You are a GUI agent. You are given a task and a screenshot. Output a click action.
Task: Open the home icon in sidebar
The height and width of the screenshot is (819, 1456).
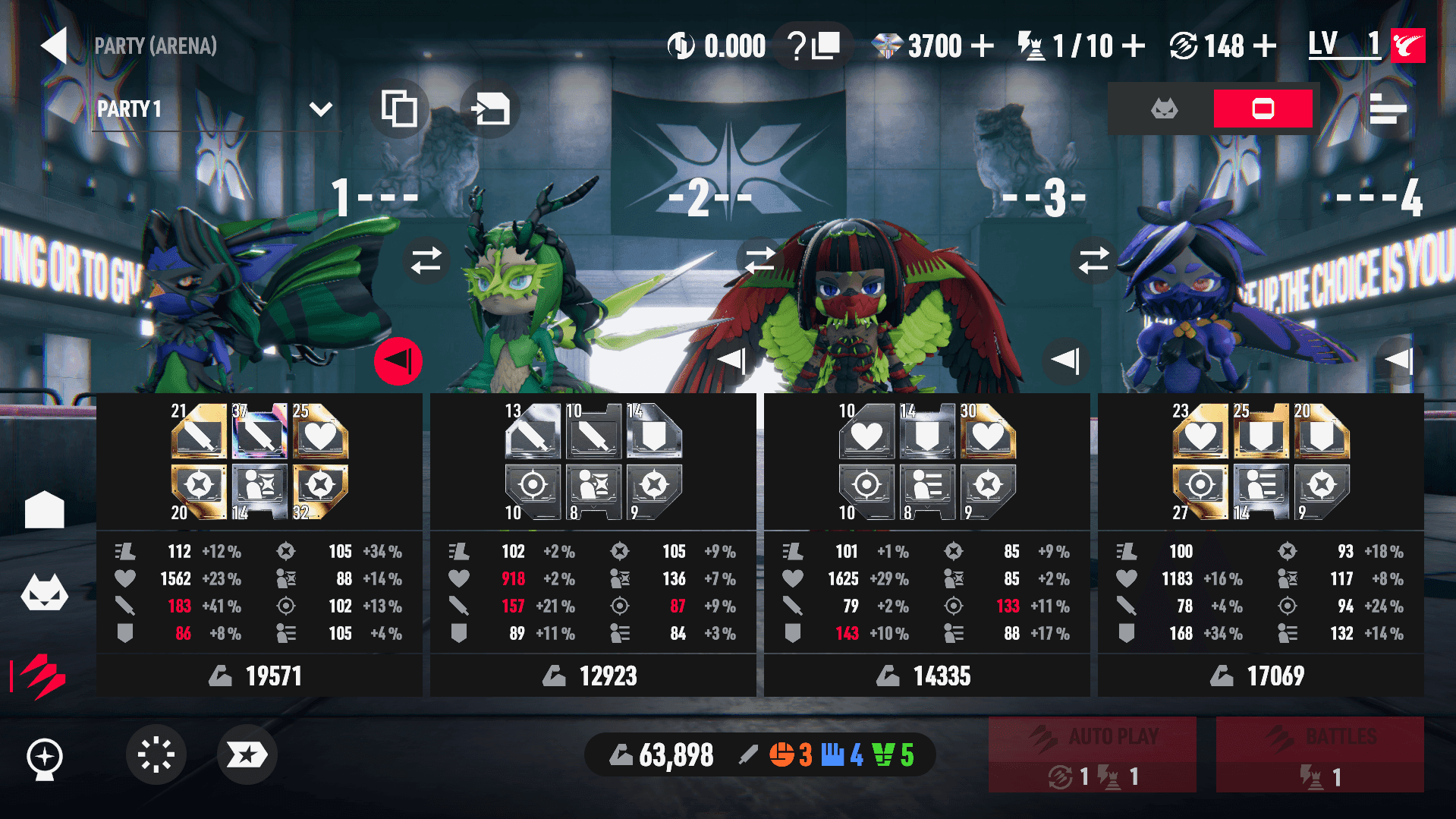pos(45,509)
